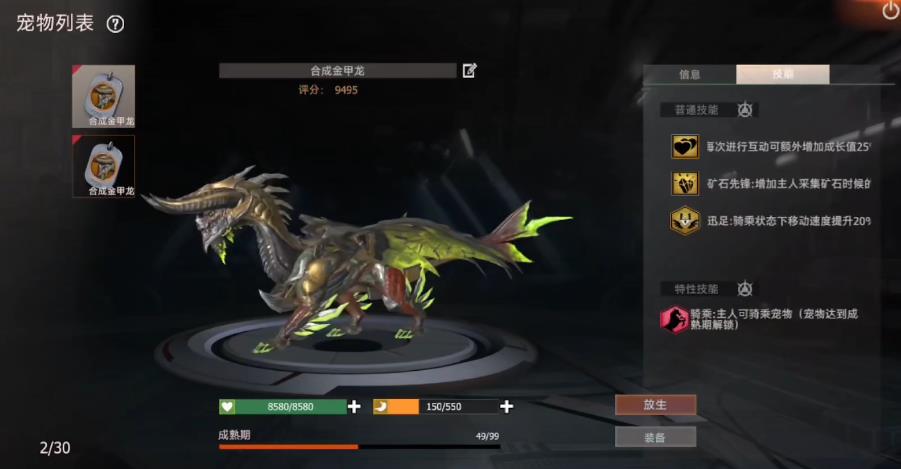901x469 pixels.
Task: Select the red 骑乘 trait skill icon
Action: 675,320
